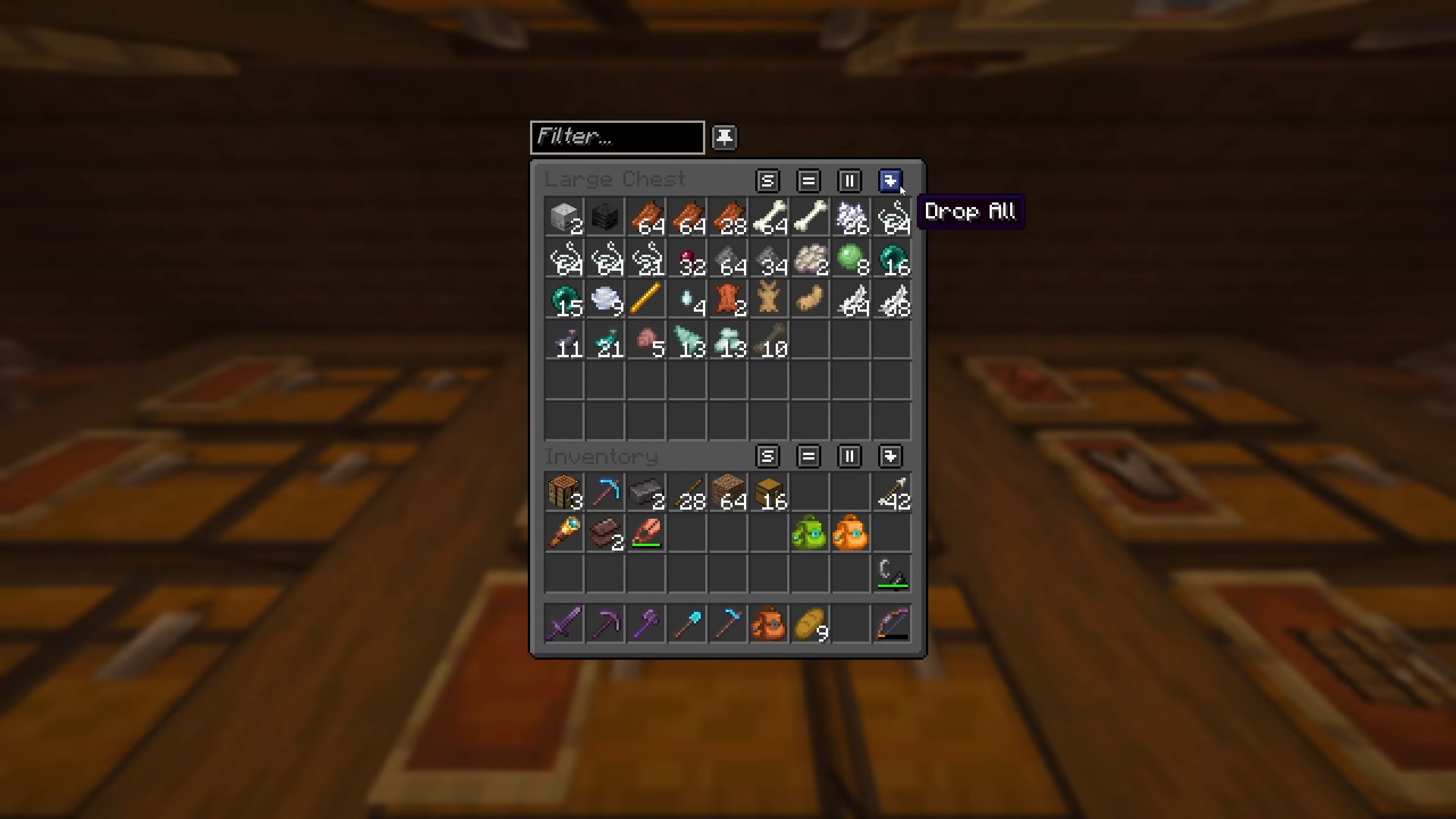Viewport: 1456px width, 819px height.
Task: Choose the diamond shovel in the hotbar
Action: (x=686, y=624)
